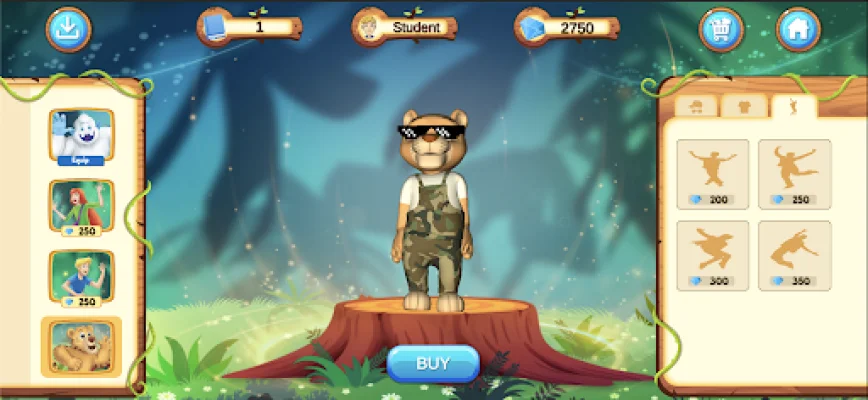The height and width of the screenshot is (400, 868).
Task: Pick the dance pose priced 300
Action: pos(713,256)
